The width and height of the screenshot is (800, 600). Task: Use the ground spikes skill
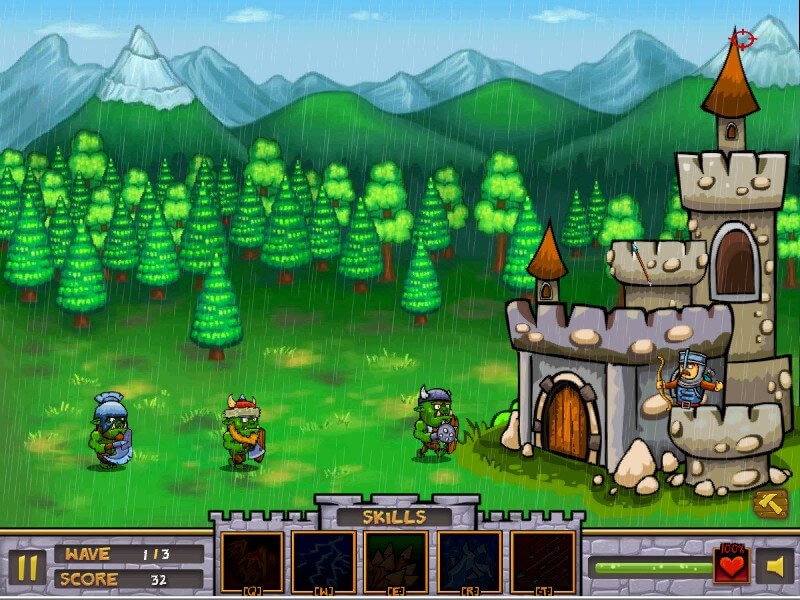(396, 561)
